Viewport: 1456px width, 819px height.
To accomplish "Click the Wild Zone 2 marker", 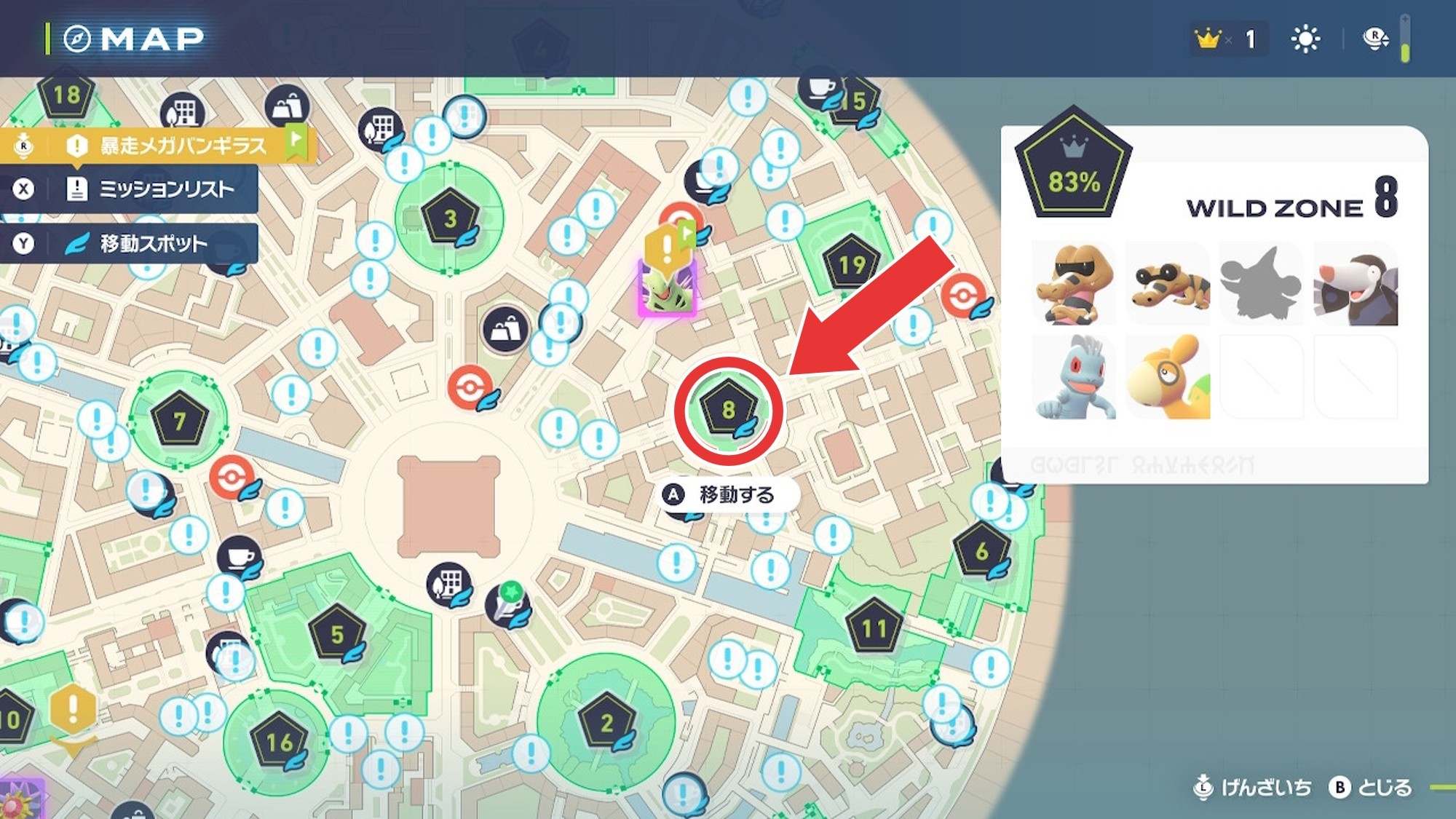I will (x=606, y=722).
